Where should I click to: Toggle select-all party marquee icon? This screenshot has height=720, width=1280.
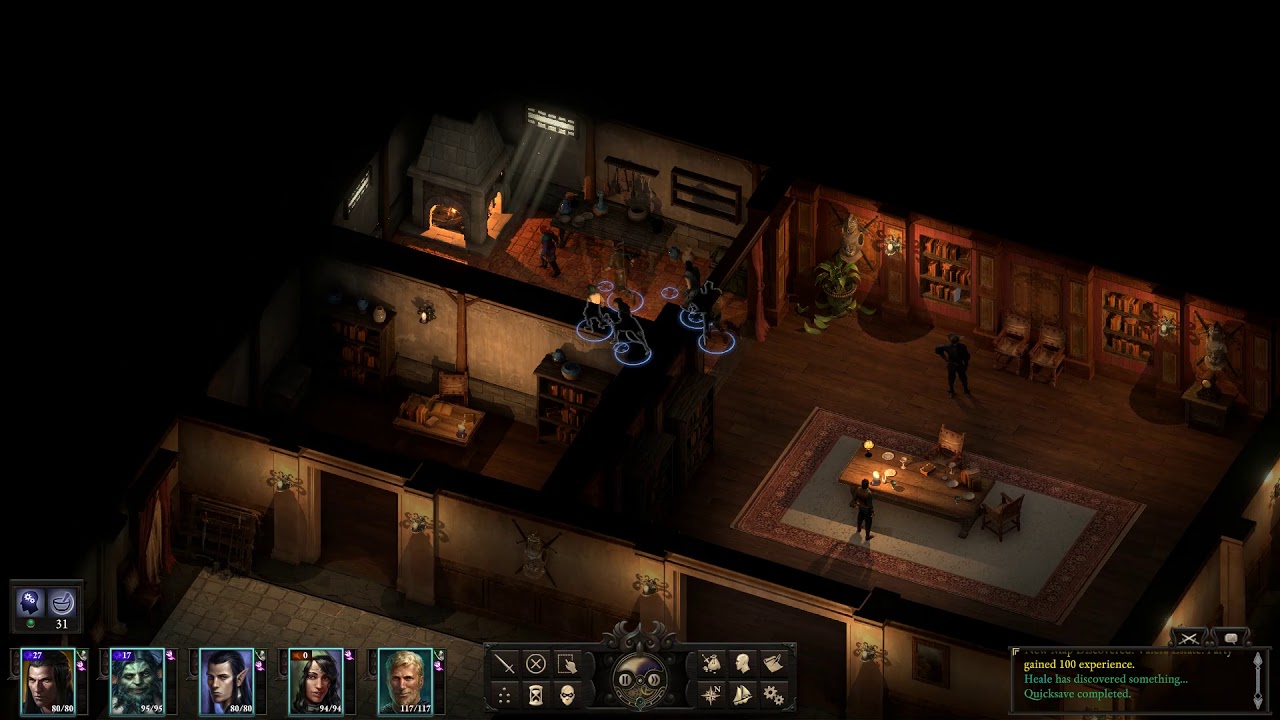568,662
